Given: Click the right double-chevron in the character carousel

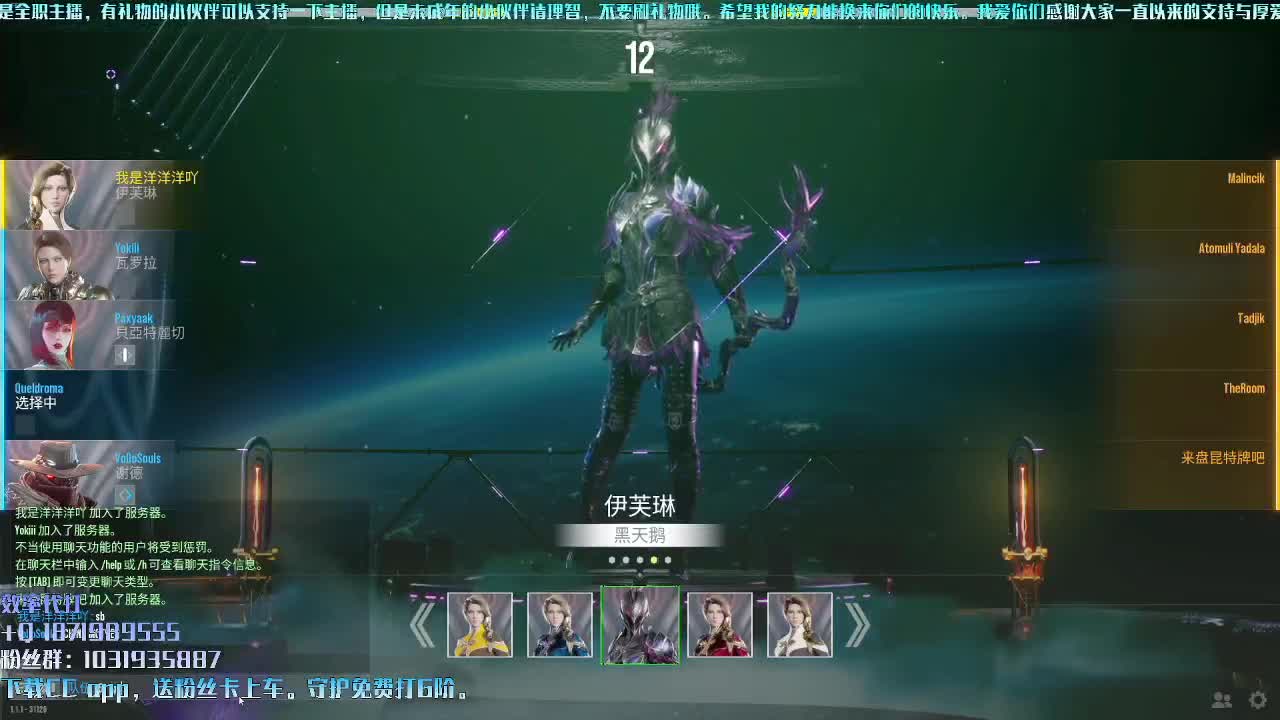Looking at the screenshot, I should [857, 624].
